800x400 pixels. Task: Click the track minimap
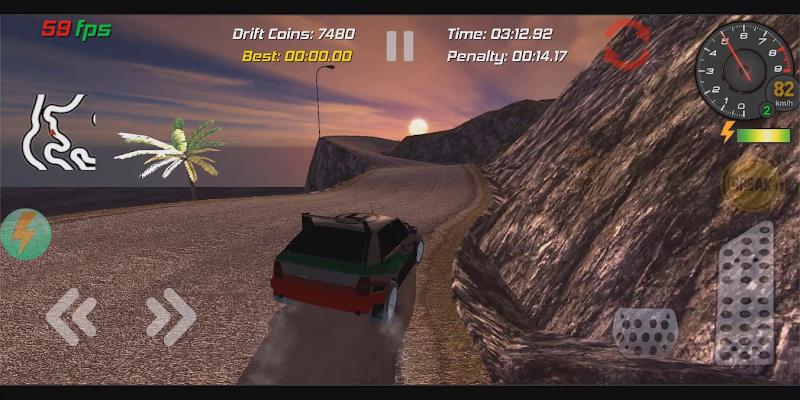click(60, 132)
